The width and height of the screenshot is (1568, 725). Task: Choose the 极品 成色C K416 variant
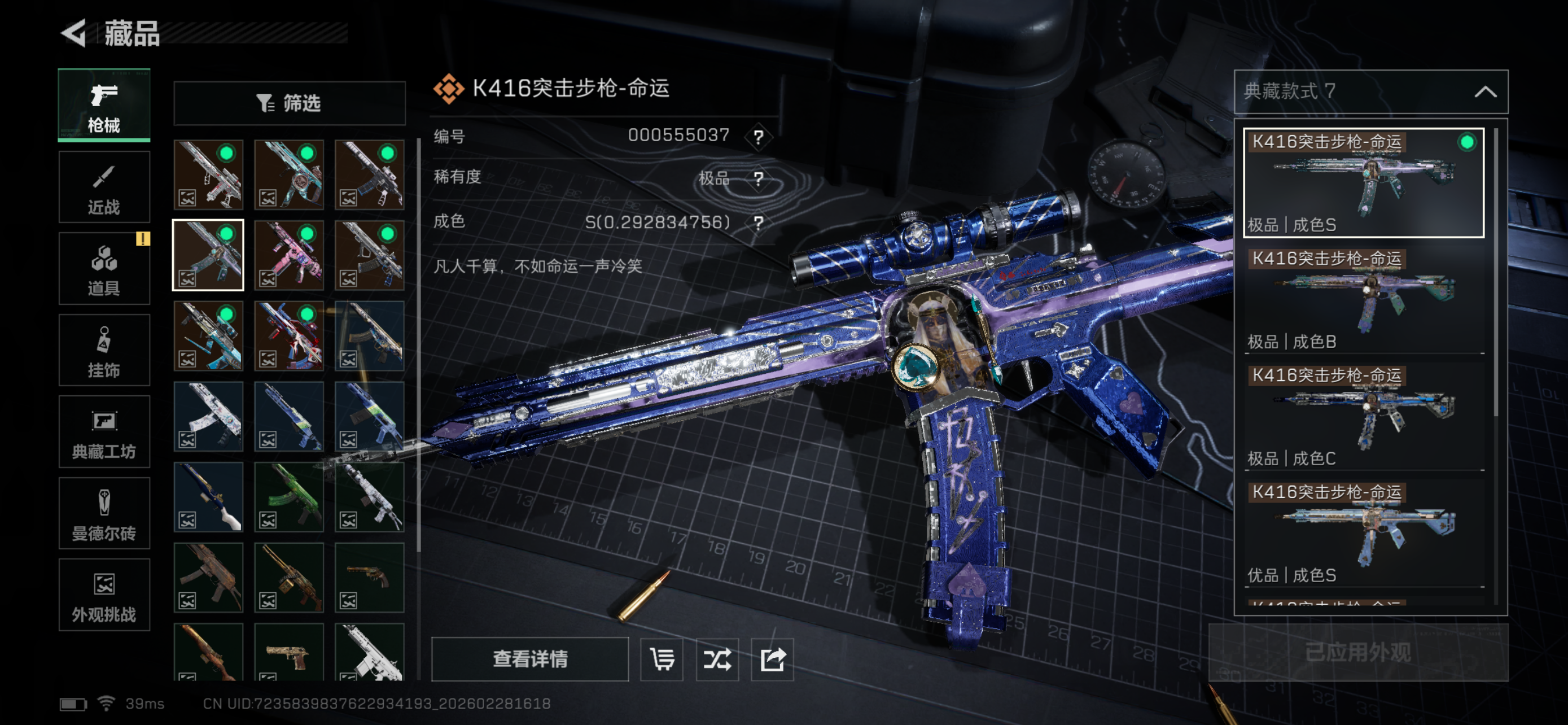(x=1364, y=416)
